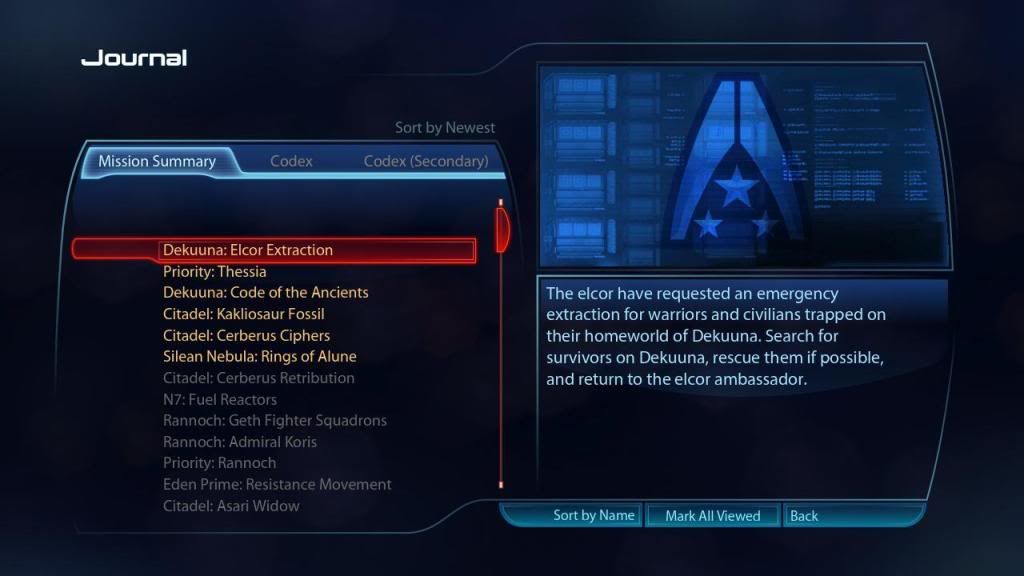This screenshot has width=1024, height=576.
Task: Select Citadel: Cerberus Ciphers in the list
Action: 246,335
